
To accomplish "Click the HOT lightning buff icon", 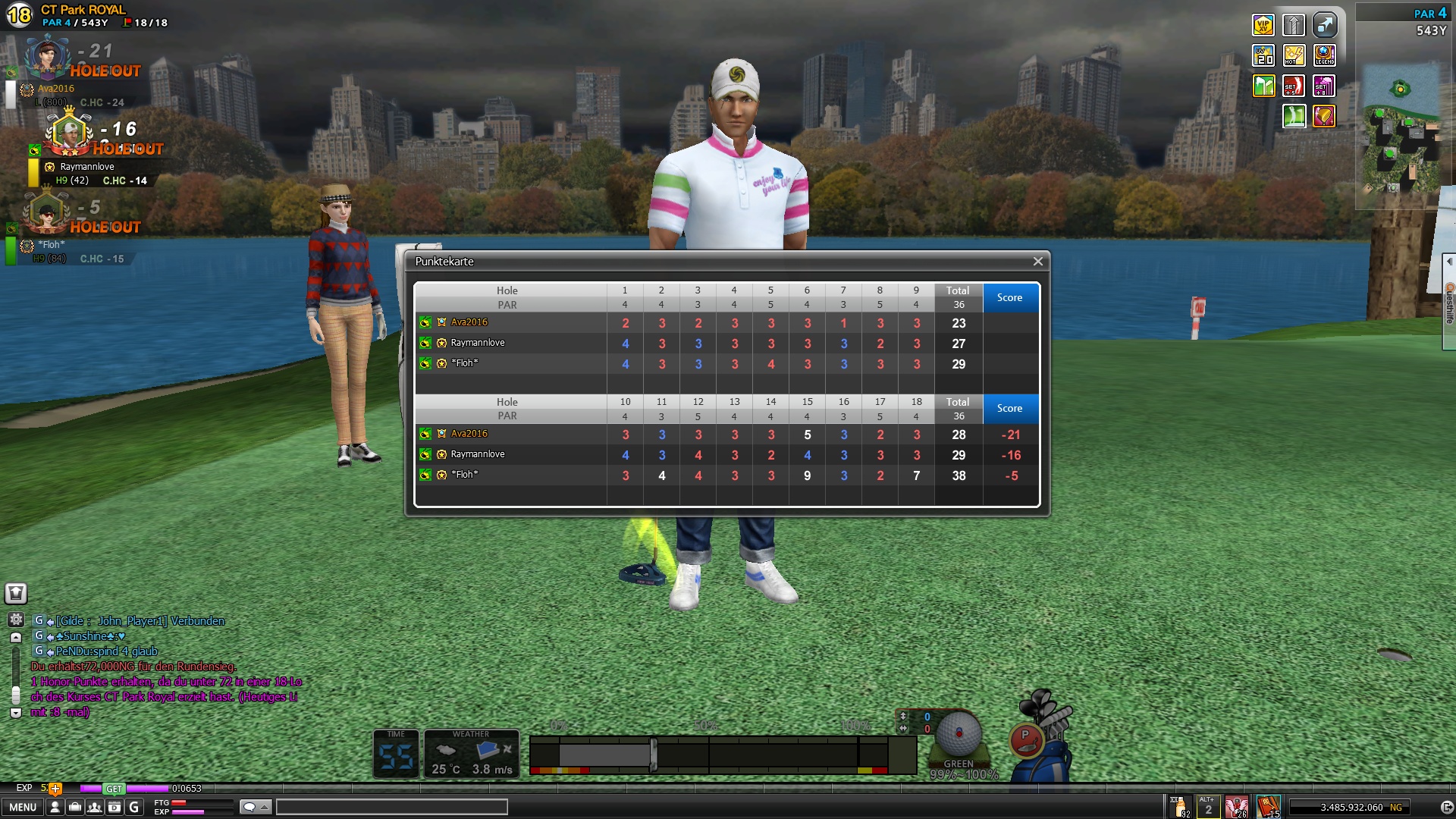I will (x=1294, y=55).
